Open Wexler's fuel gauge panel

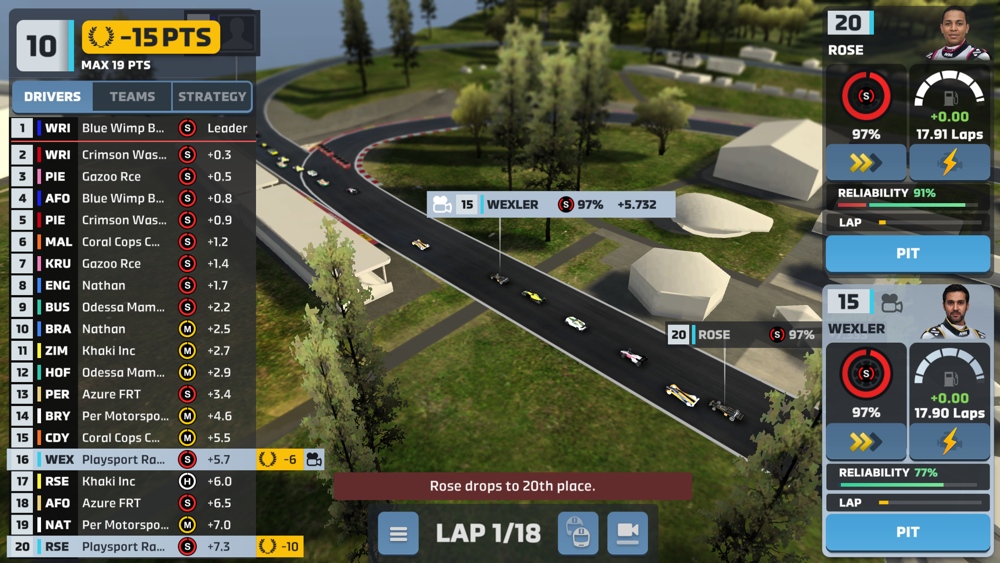point(949,383)
